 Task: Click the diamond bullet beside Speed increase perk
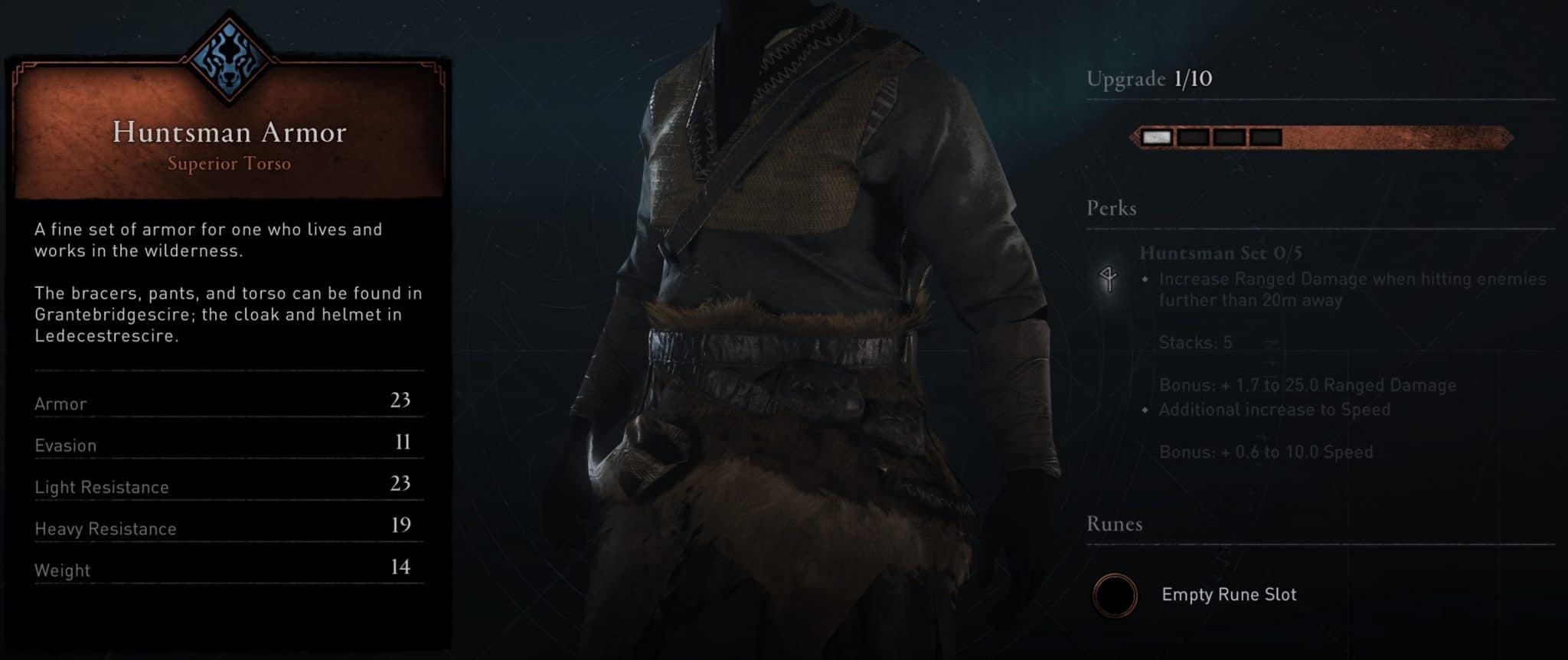tap(1144, 410)
